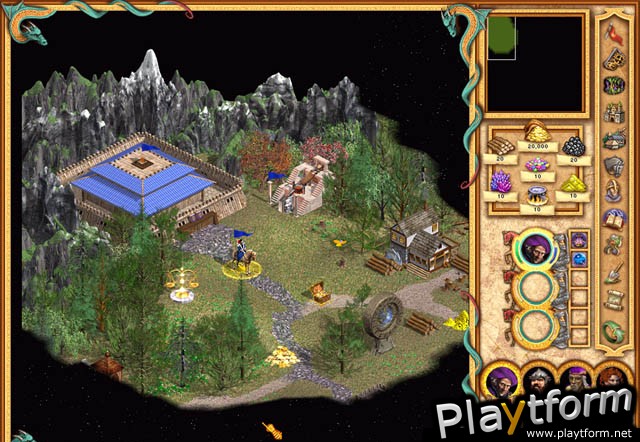The height and width of the screenshot is (442, 640).
Task: Pick the red-haired hero portrait
Action: (x=611, y=381)
